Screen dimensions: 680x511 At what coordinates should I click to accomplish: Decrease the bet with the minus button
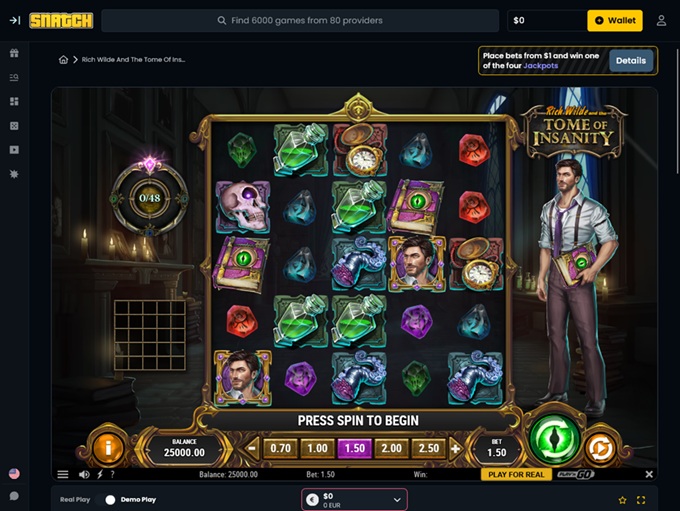253,449
